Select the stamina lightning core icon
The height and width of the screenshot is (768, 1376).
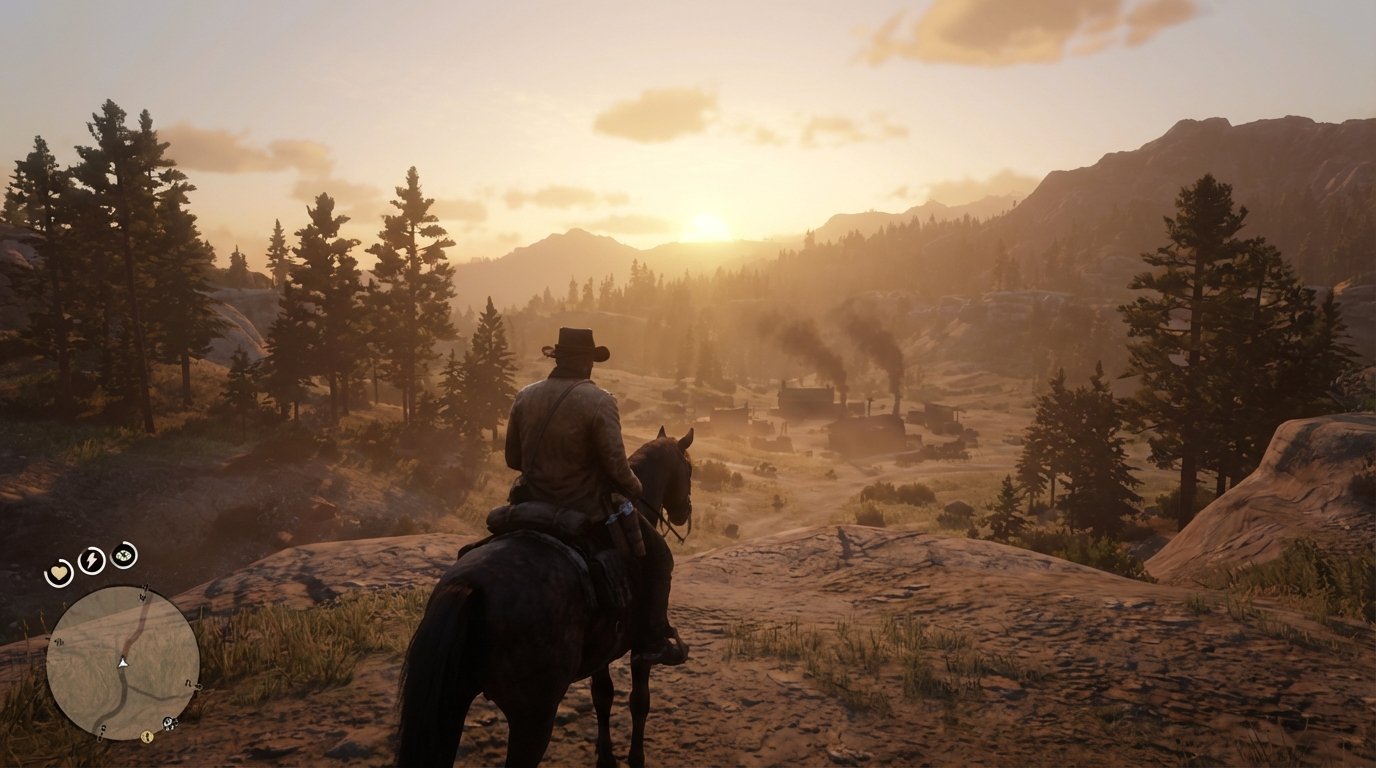[90, 560]
